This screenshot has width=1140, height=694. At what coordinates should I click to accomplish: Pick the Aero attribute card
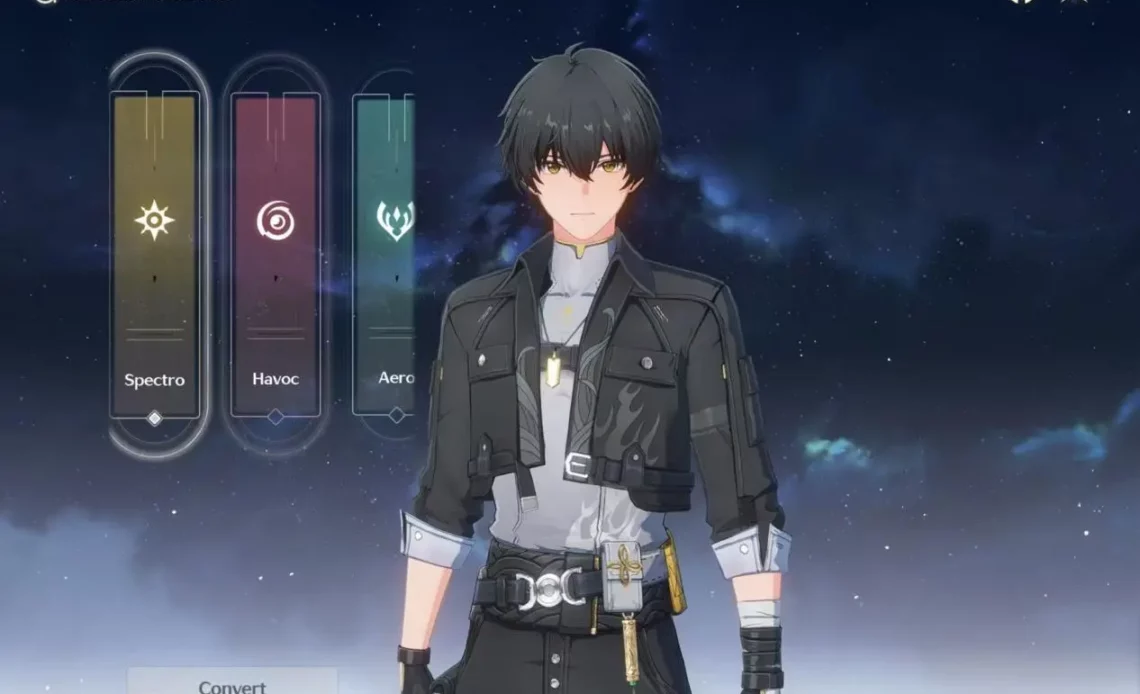tap(385, 255)
